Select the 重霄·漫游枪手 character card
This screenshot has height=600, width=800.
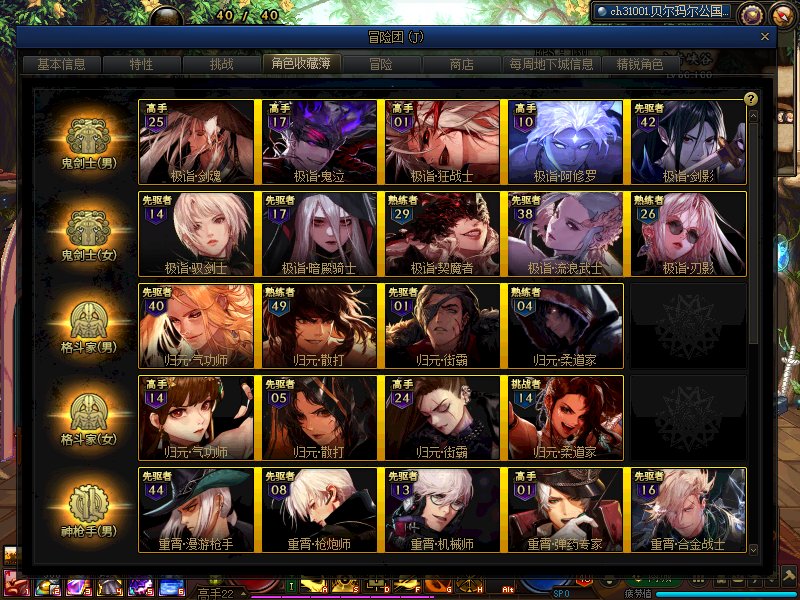[x=198, y=510]
